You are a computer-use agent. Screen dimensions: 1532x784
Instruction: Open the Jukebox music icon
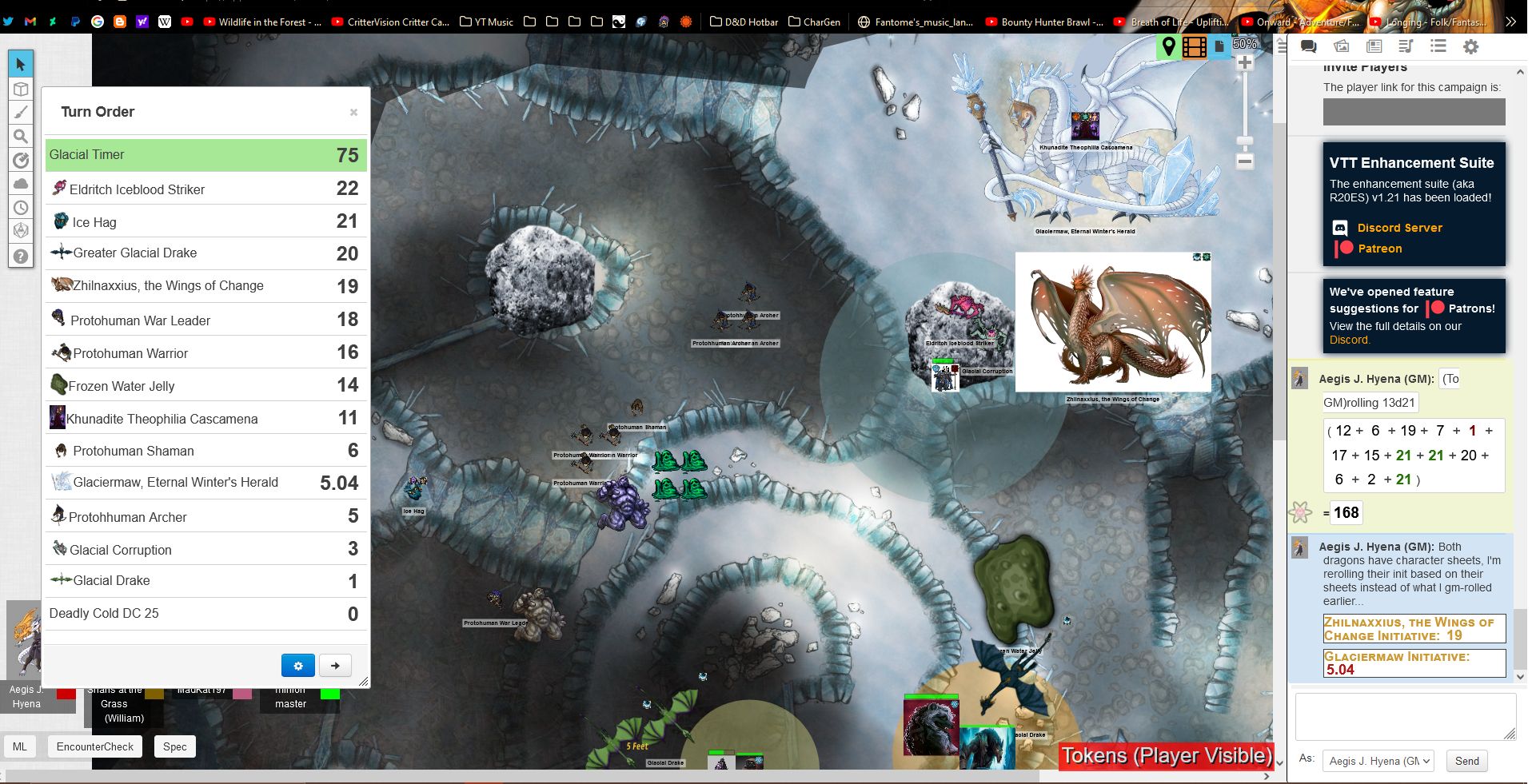click(x=1405, y=46)
